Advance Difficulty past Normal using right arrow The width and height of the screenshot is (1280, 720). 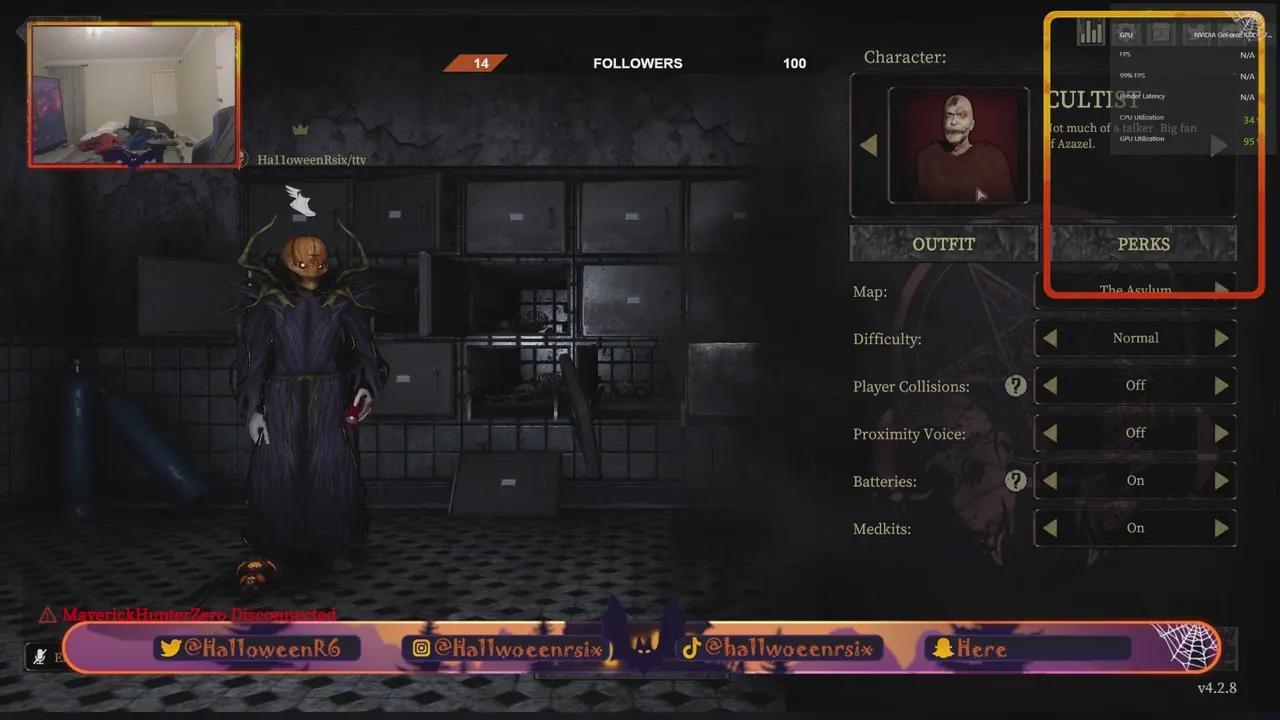1221,338
